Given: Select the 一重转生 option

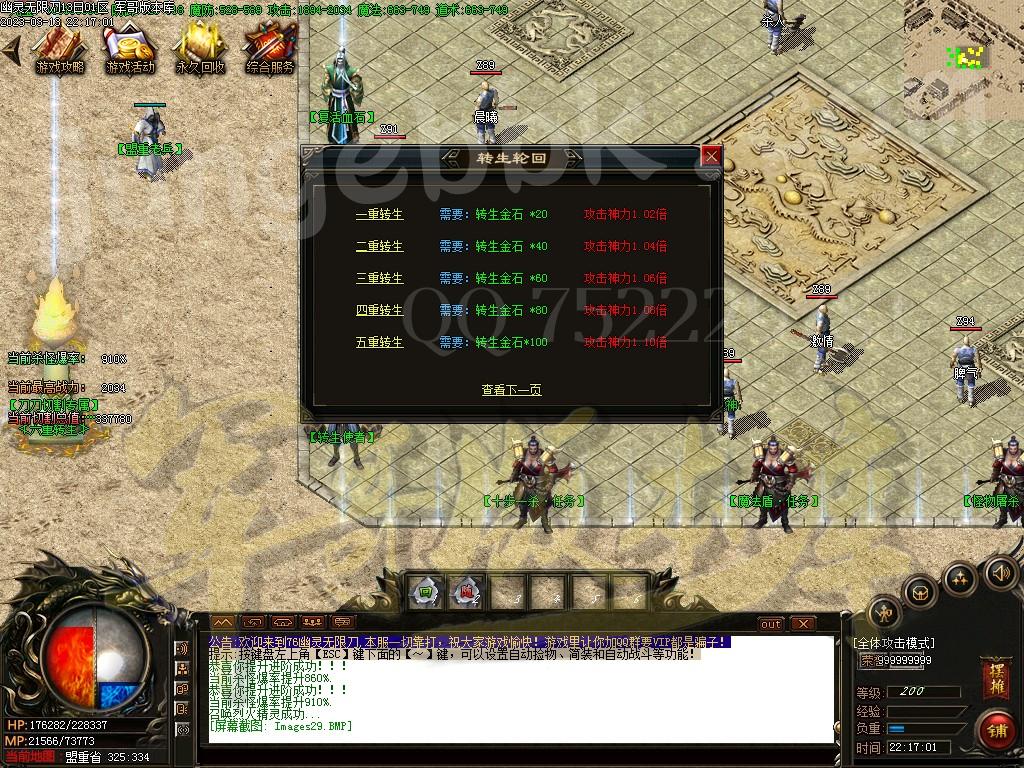Looking at the screenshot, I should point(379,214).
